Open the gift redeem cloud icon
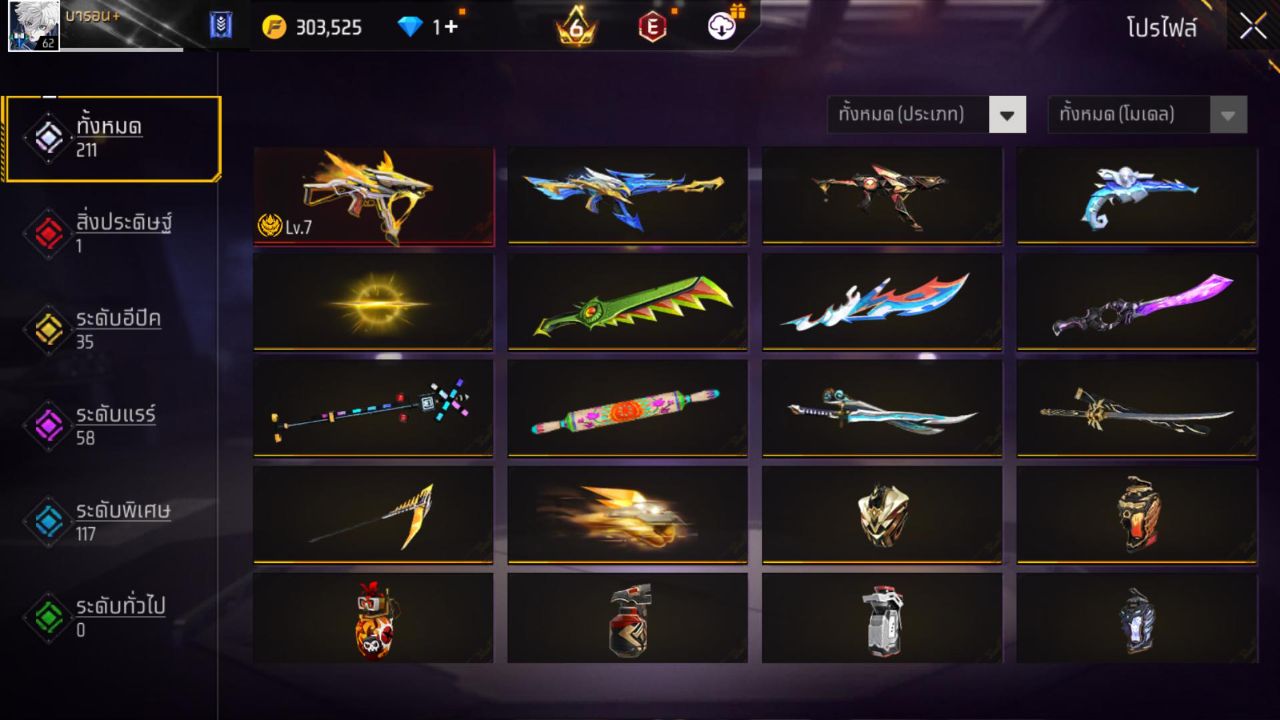This screenshot has width=1280, height=720. [724, 27]
